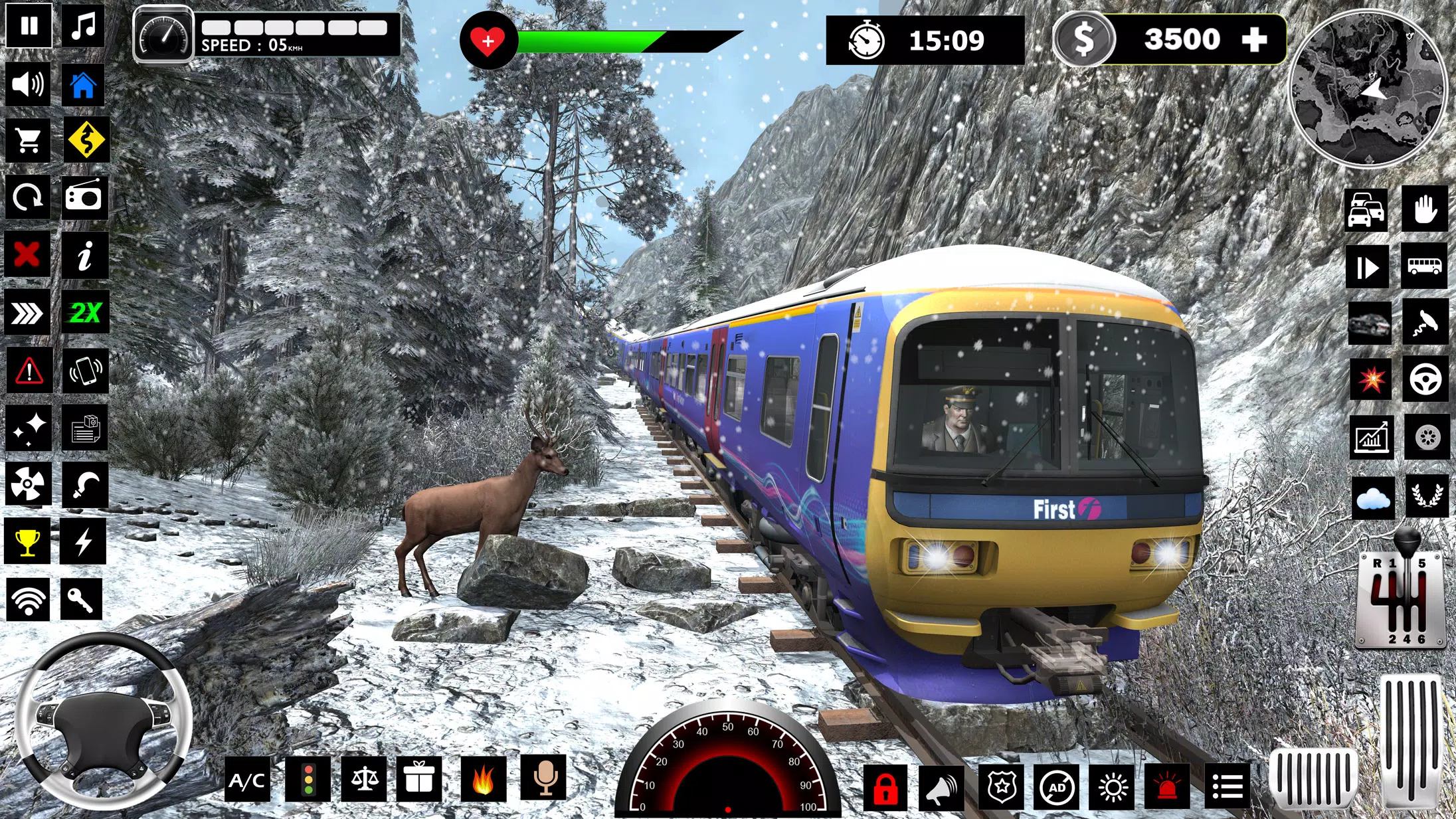
Task: Activate the green 2X boost
Action: (x=85, y=312)
